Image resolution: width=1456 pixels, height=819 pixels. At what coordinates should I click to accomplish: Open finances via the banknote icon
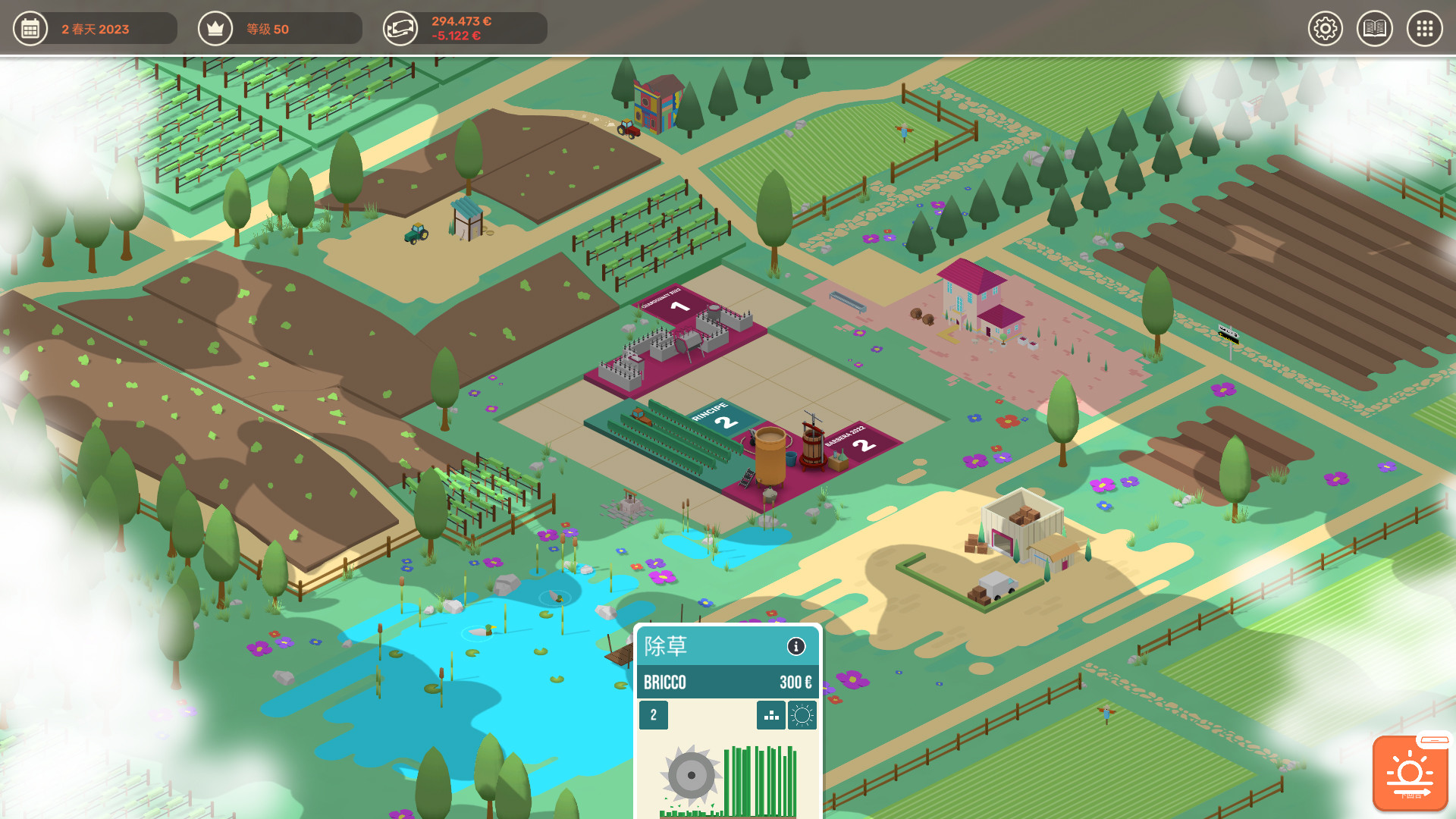[x=401, y=28]
